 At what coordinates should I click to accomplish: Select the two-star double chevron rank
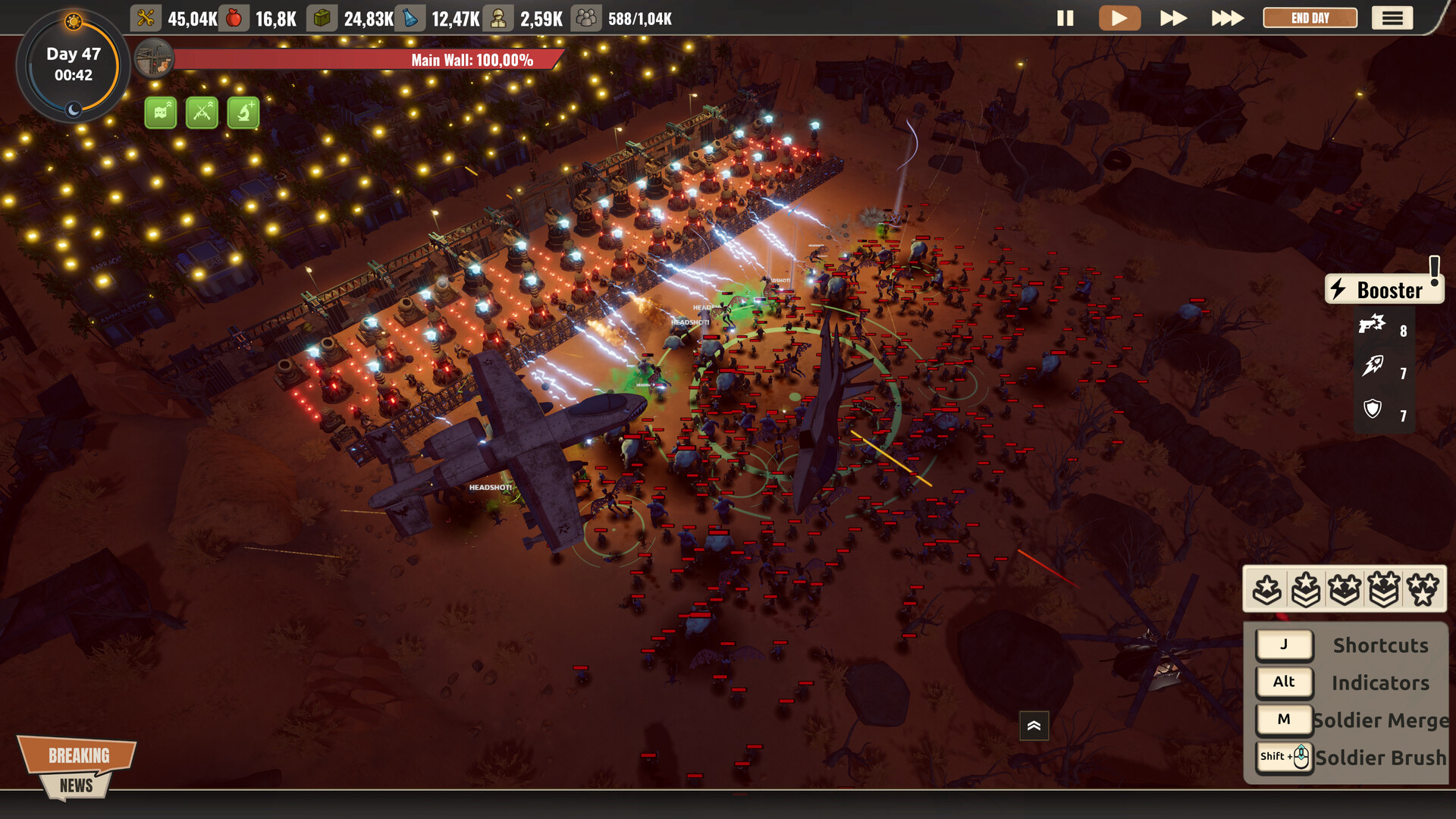coord(1383,589)
